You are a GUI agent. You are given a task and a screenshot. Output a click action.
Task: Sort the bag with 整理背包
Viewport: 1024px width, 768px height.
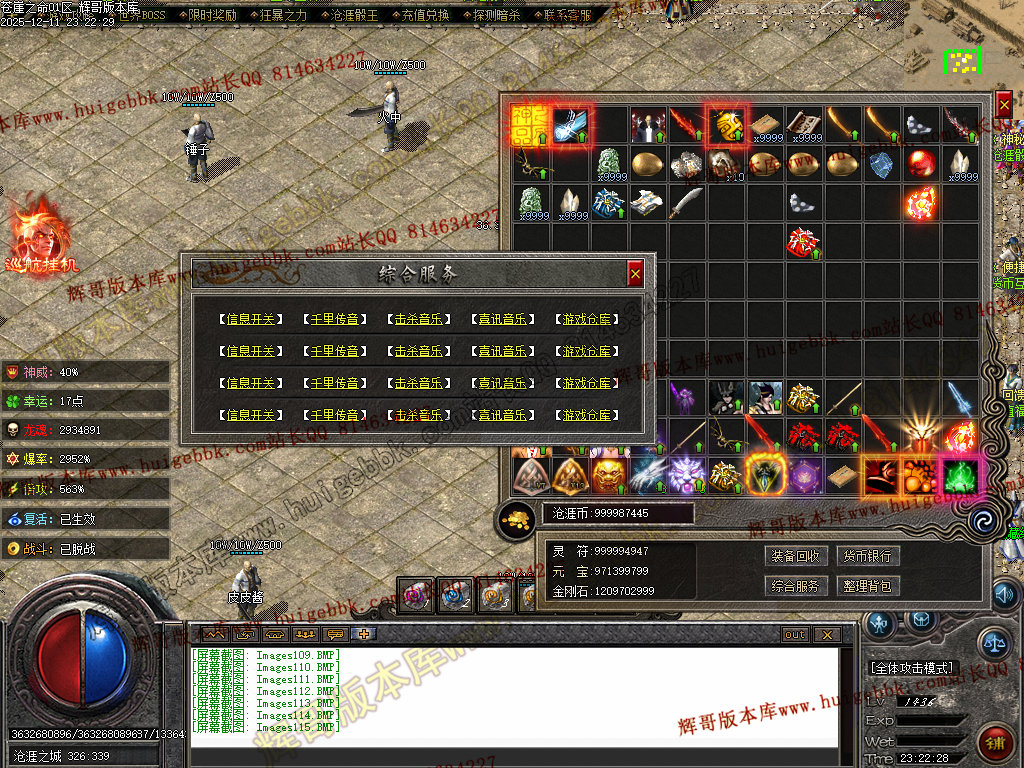click(867, 586)
